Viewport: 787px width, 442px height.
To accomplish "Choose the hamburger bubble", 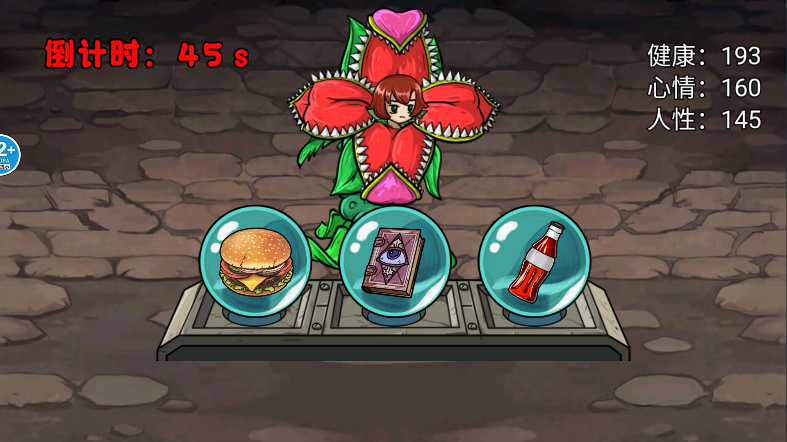I will point(255,260).
